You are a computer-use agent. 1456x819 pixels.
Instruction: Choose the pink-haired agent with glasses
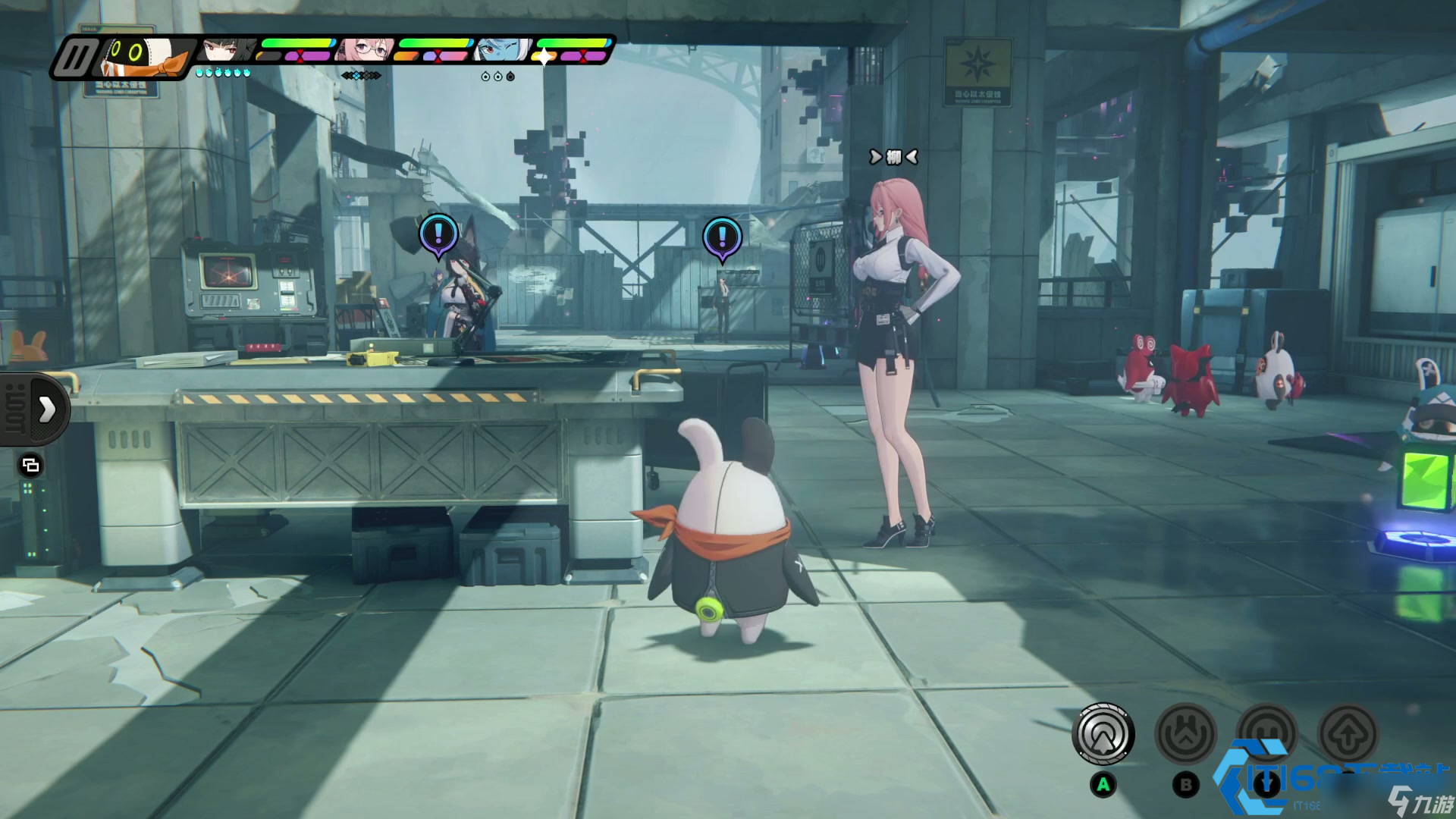(x=366, y=50)
